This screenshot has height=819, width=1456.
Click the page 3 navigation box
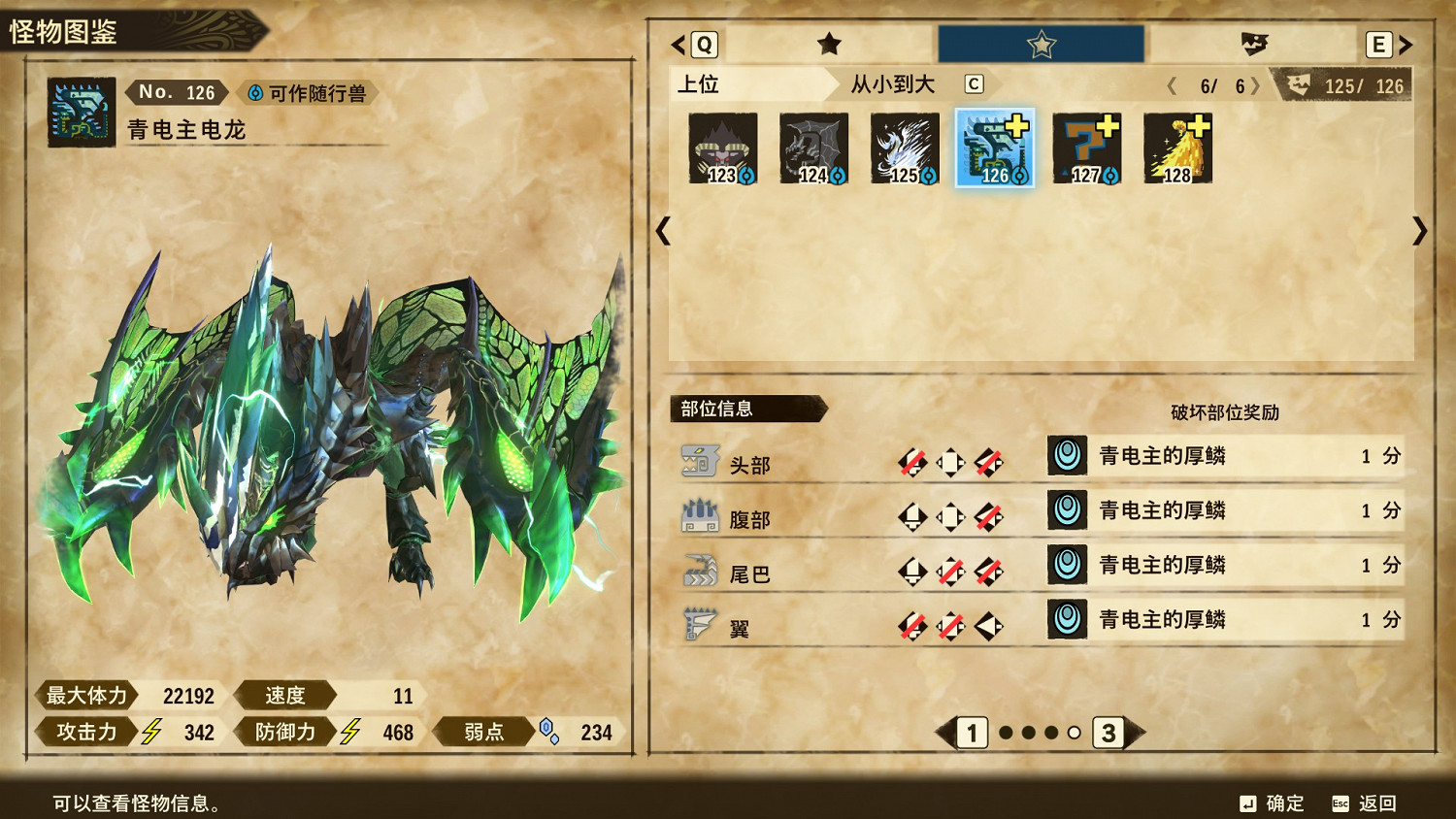coord(1109,735)
